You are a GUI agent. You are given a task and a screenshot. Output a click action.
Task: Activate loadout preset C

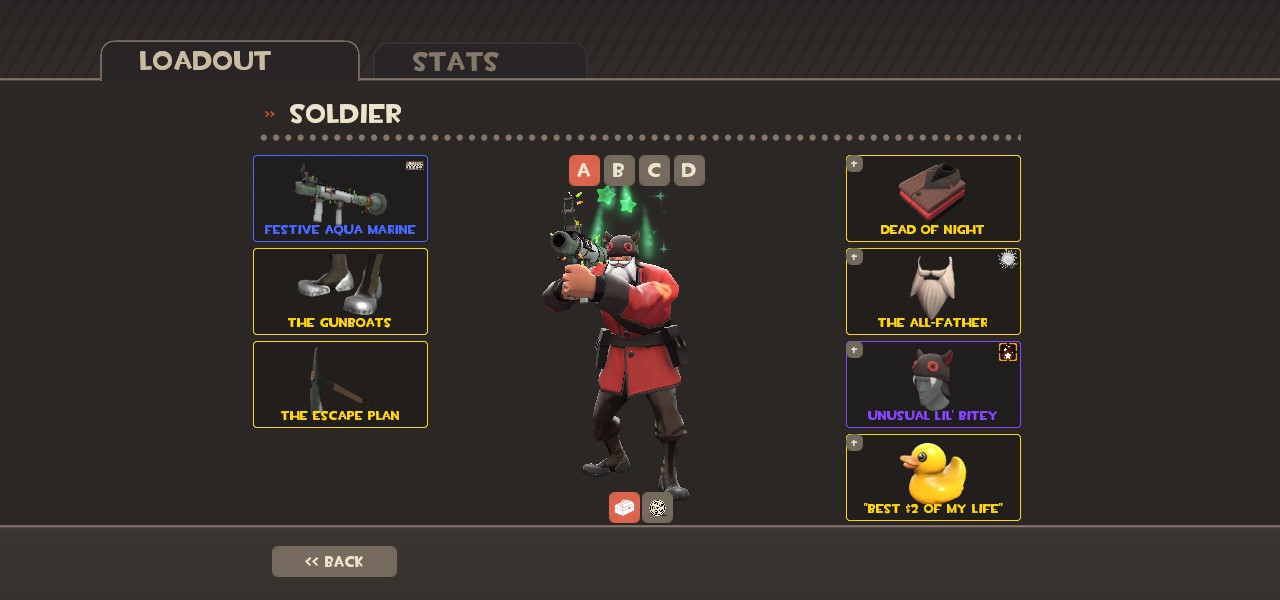pyautogui.click(x=654, y=171)
